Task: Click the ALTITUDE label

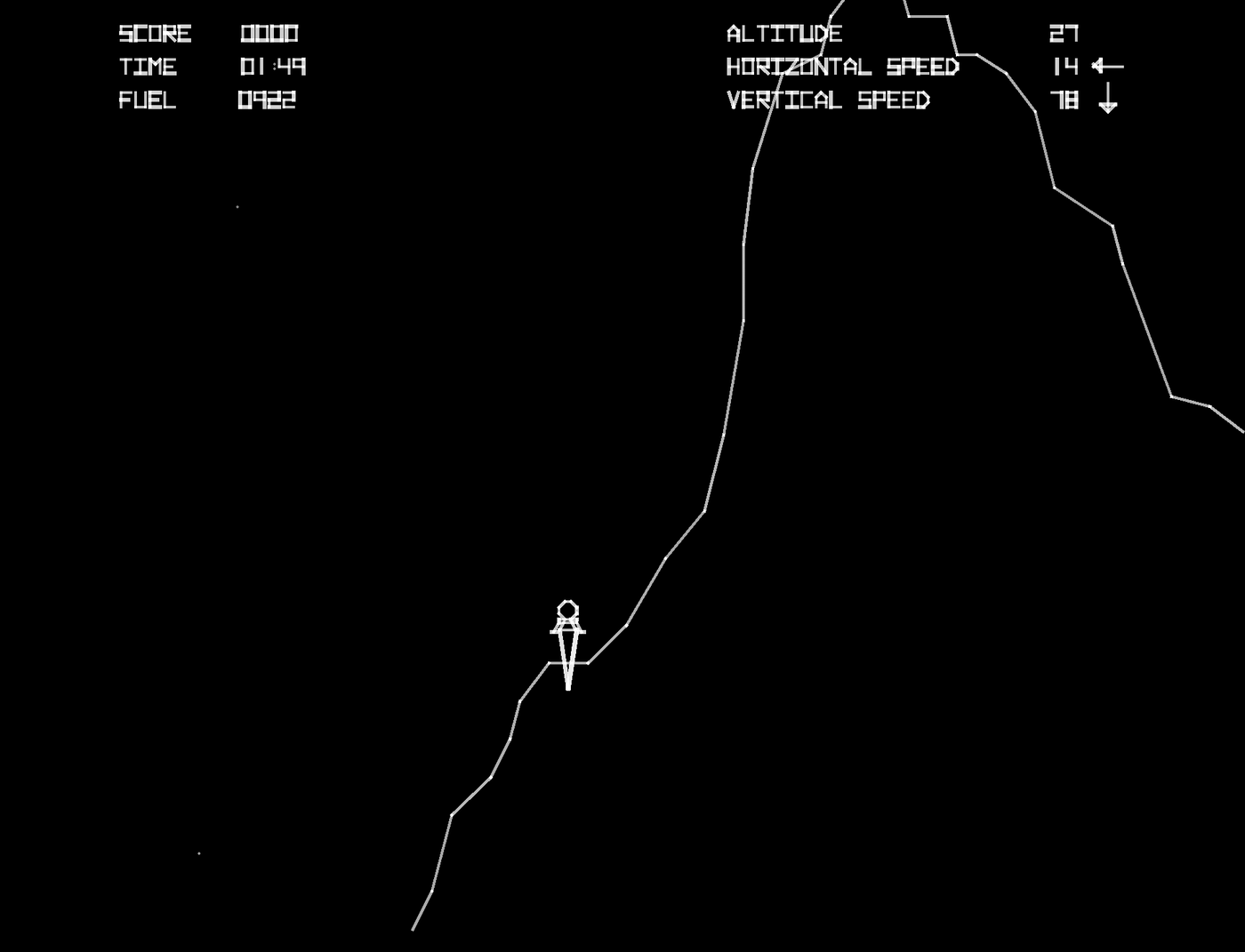Action: [x=784, y=34]
